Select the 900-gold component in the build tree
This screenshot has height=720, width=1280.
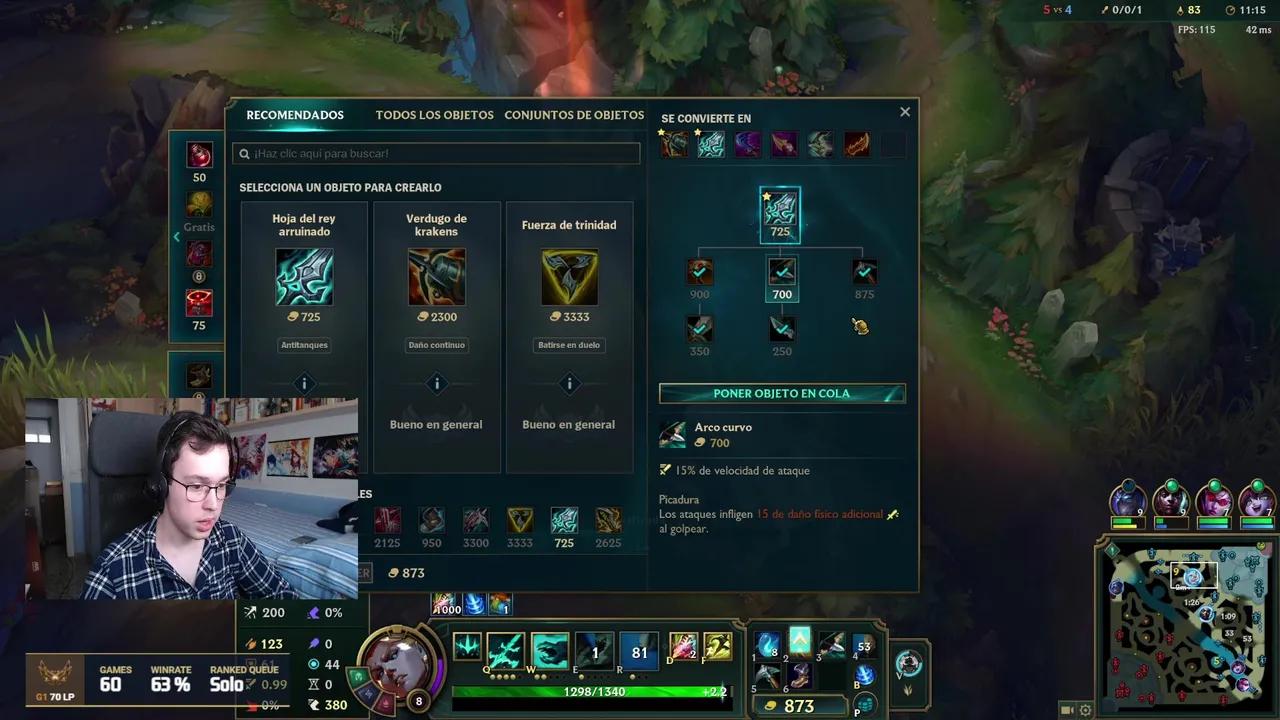pyautogui.click(x=699, y=270)
